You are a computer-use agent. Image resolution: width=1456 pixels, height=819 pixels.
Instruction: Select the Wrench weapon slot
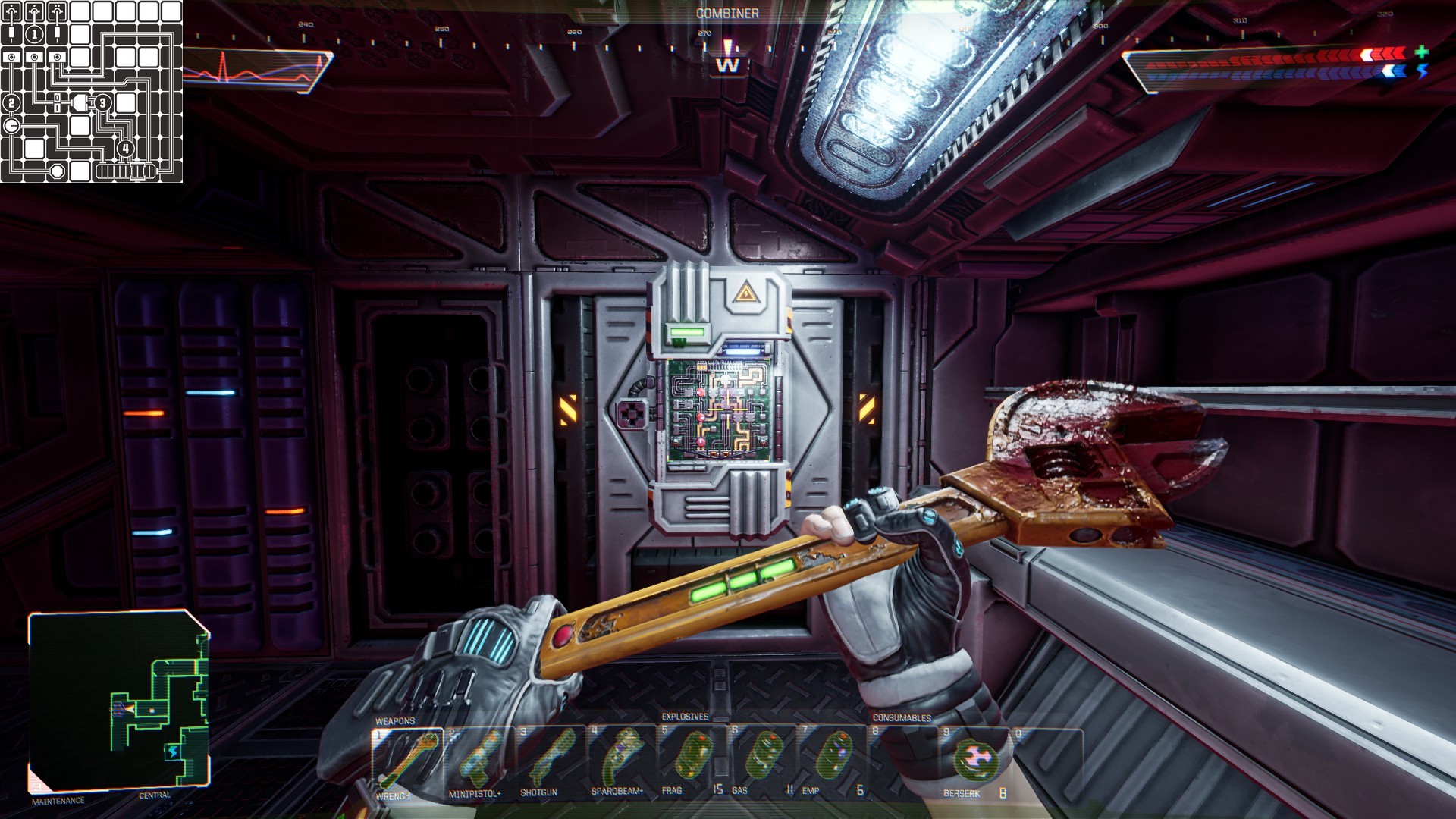coord(407,761)
